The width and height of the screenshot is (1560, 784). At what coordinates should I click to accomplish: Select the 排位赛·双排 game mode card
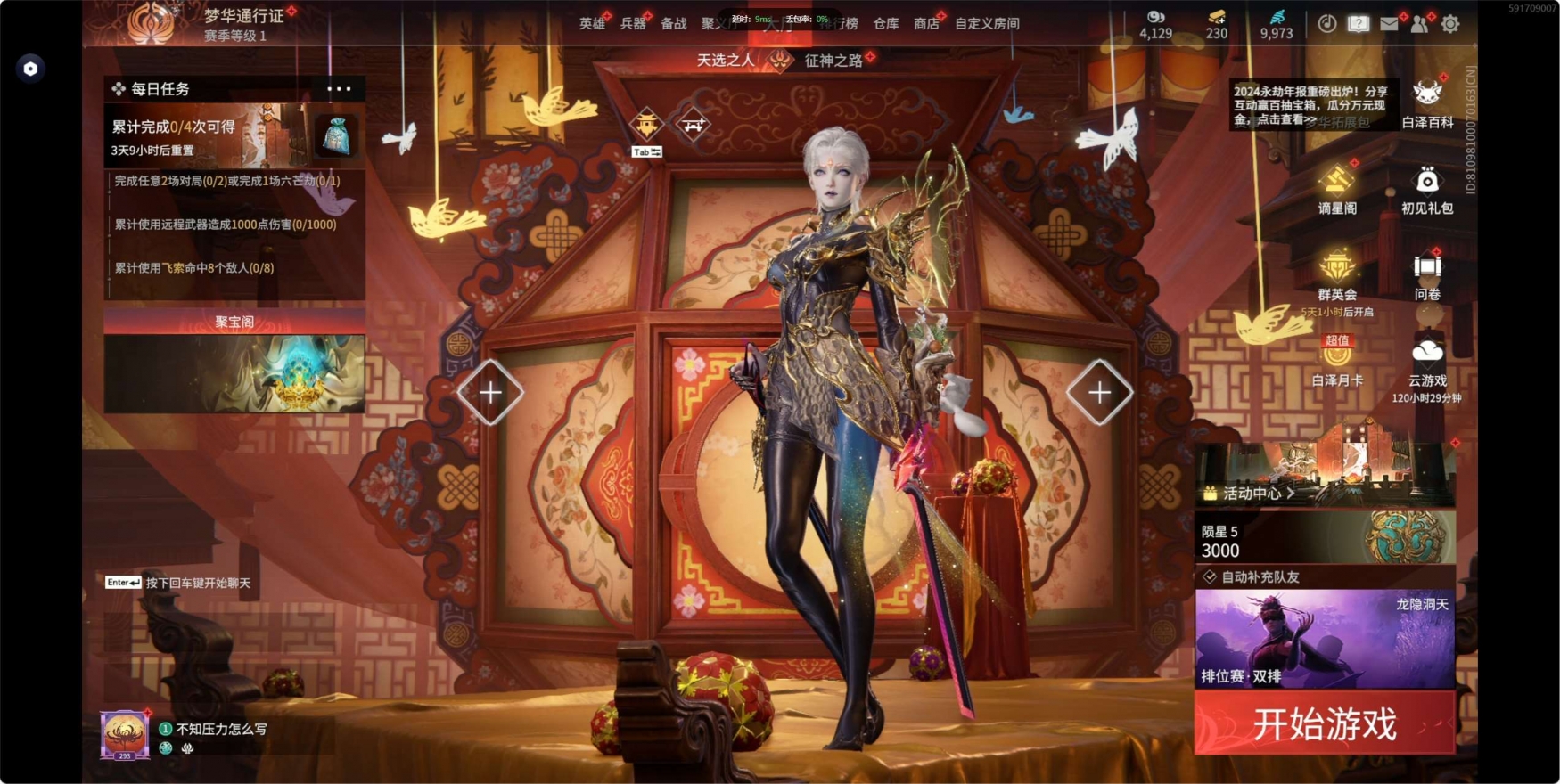[1325, 638]
